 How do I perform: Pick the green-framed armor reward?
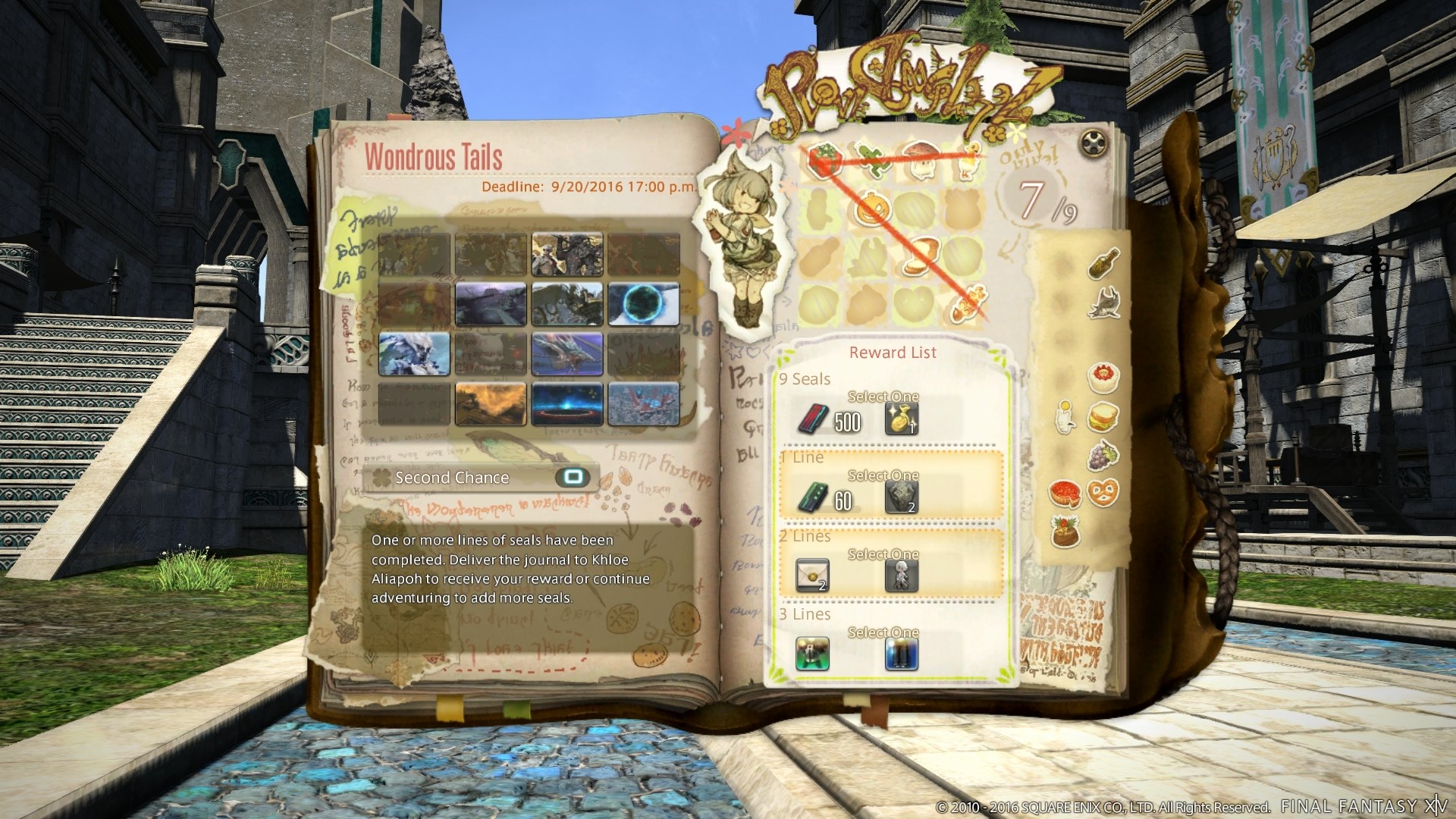tap(812, 654)
